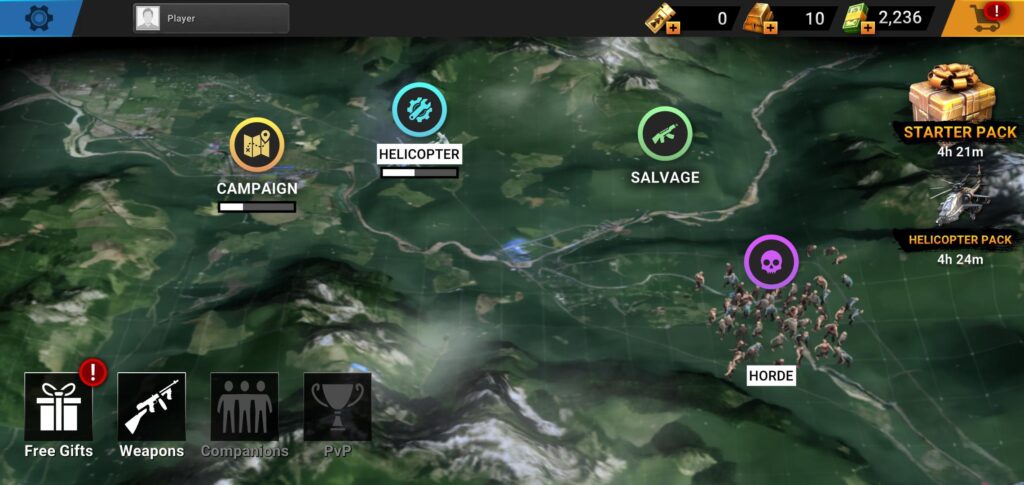This screenshot has height=485, width=1024.
Task: Open the shopping cart store
Action: 983,18
